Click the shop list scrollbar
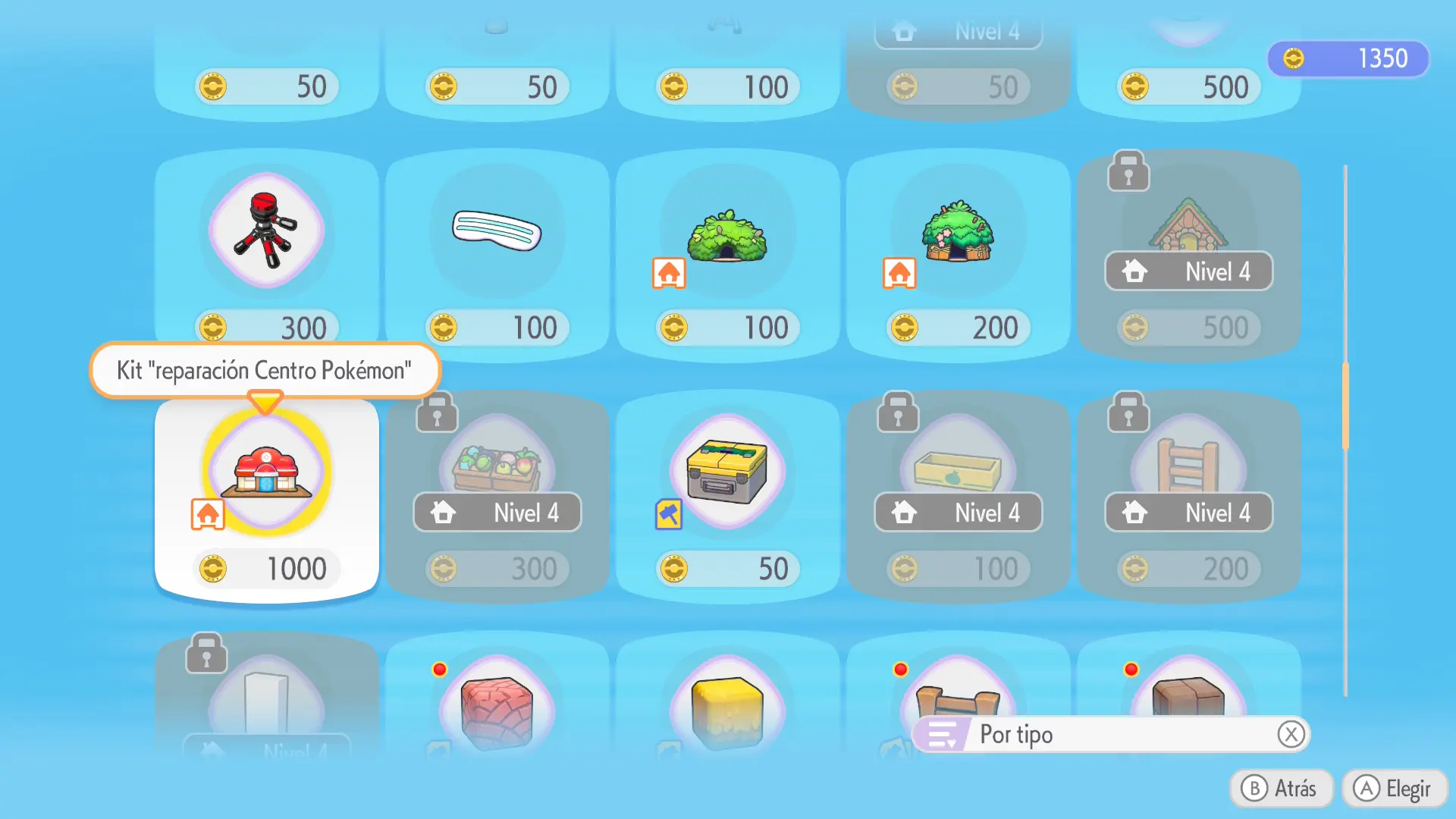This screenshot has height=819, width=1456. click(1345, 406)
